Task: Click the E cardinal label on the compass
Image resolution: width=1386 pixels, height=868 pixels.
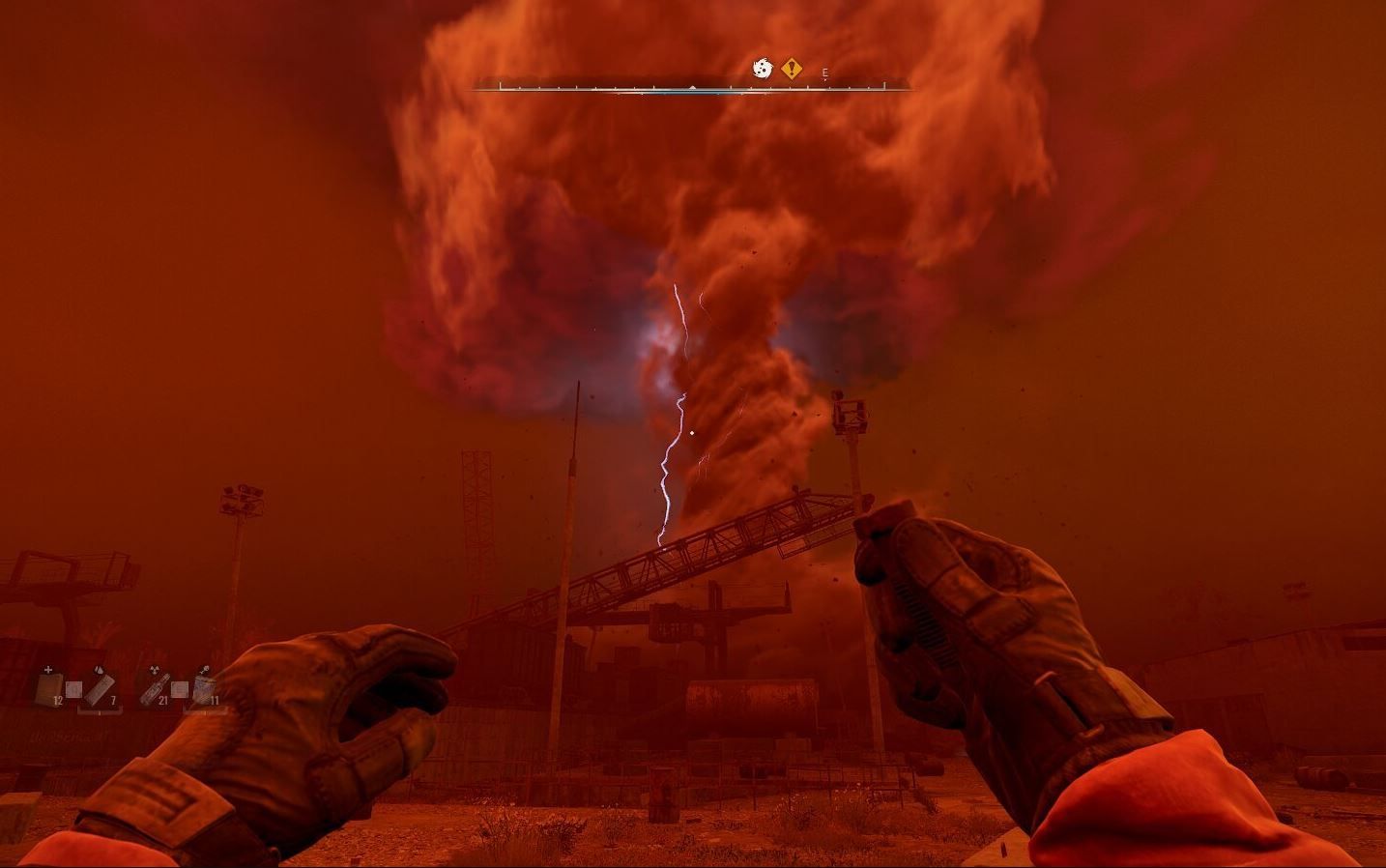Action: [x=824, y=72]
